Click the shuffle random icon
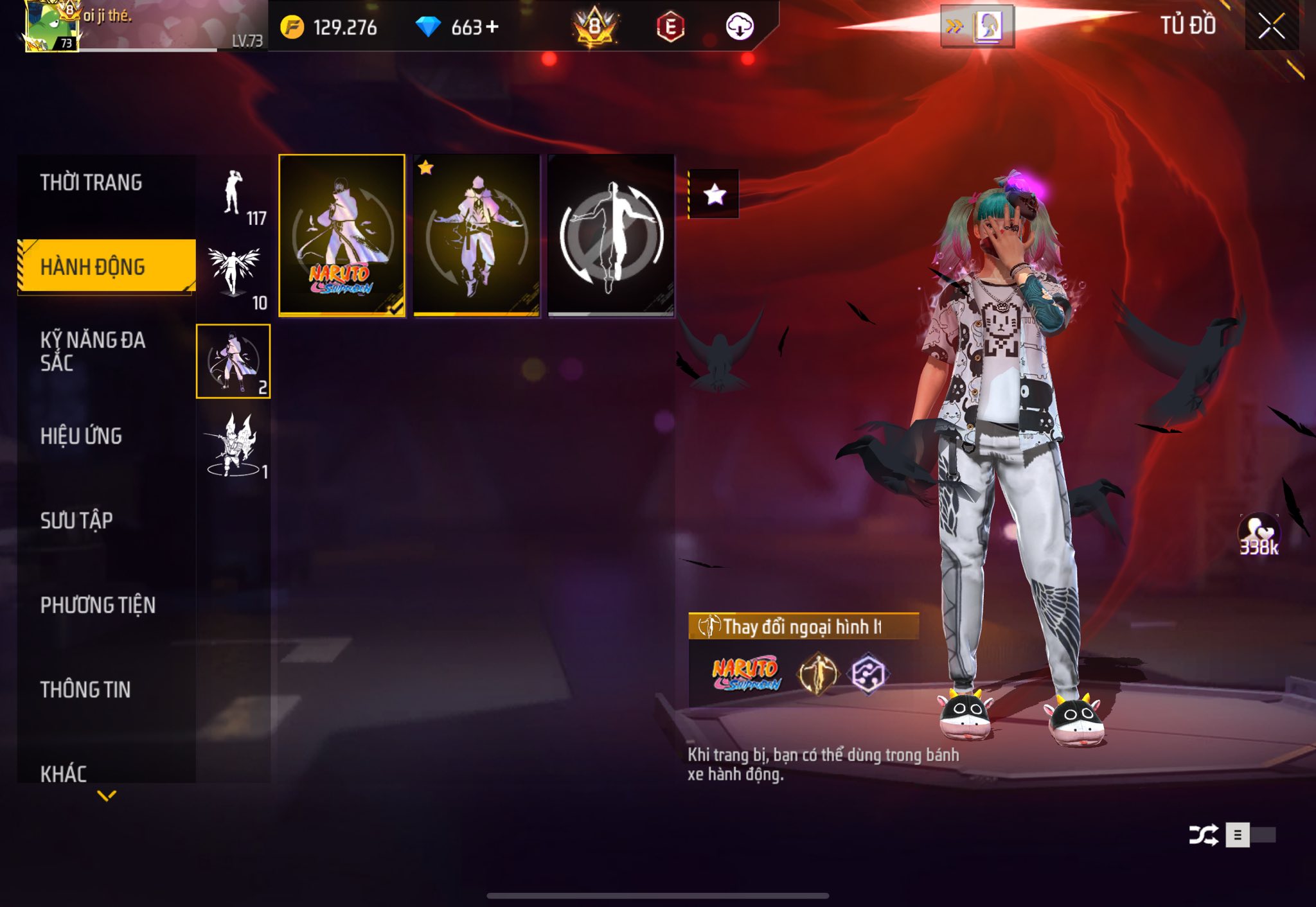The height and width of the screenshot is (907, 1316). 1202,835
